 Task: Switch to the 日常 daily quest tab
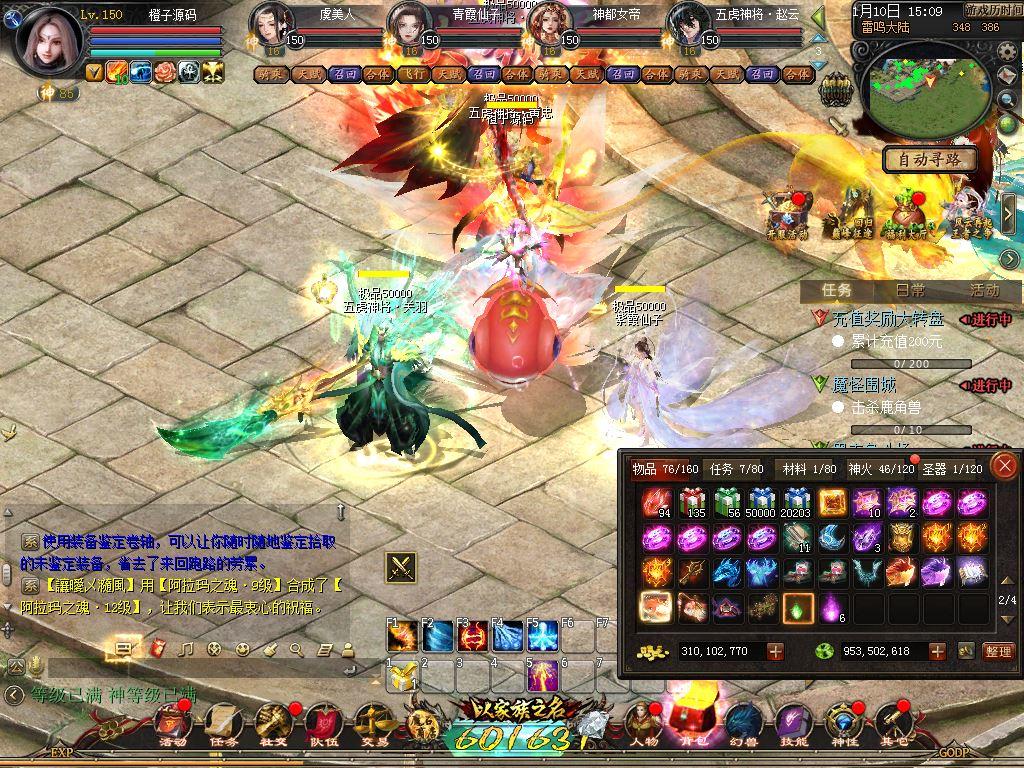coord(909,290)
